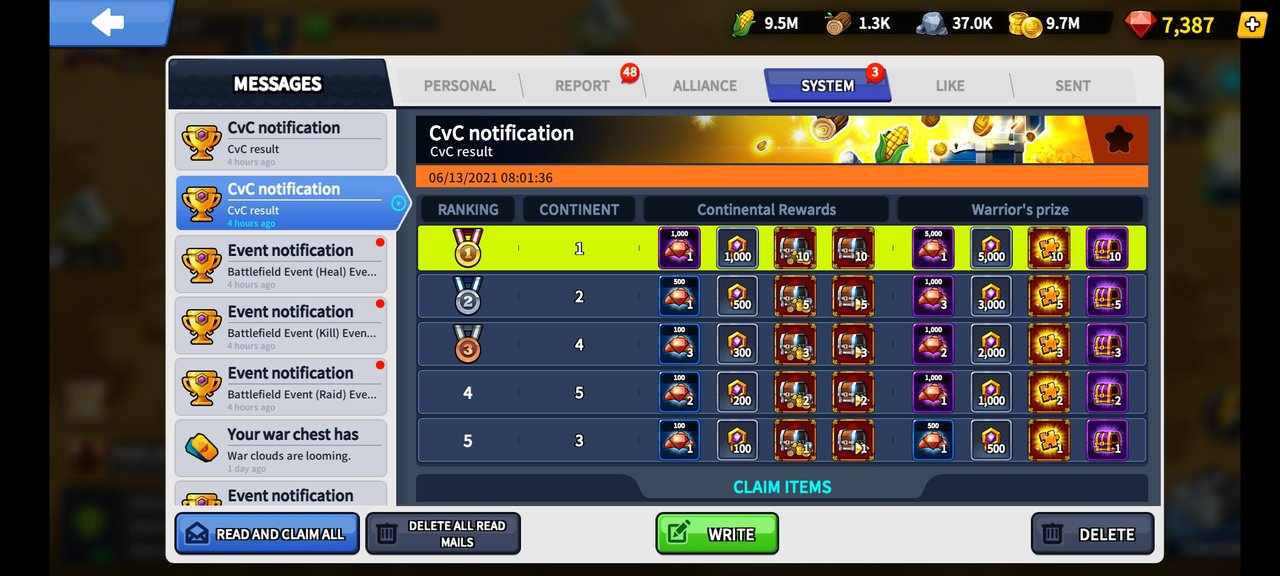
Task: Delete all read mails
Action: [442, 534]
